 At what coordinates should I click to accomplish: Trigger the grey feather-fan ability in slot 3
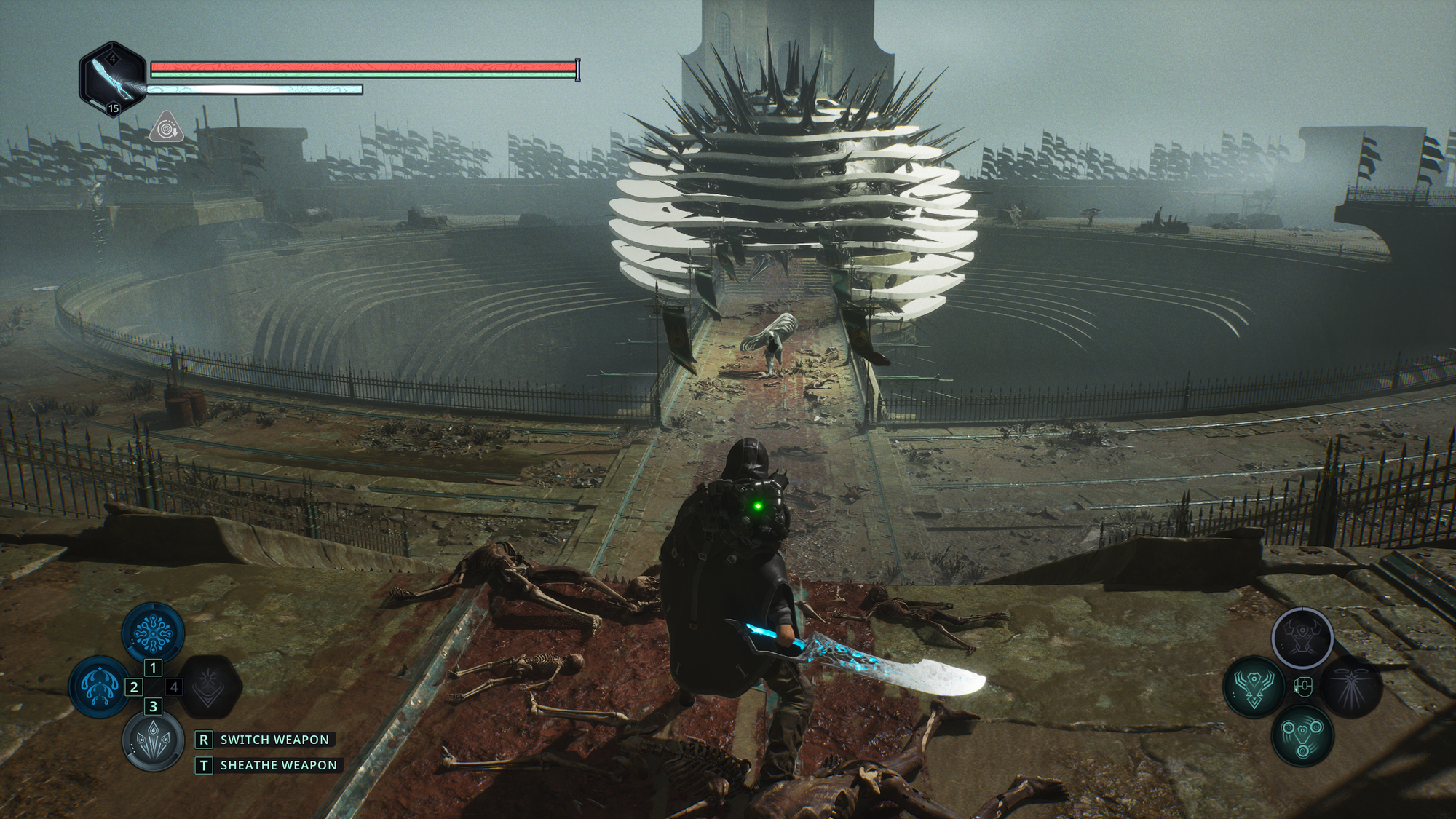[153, 739]
